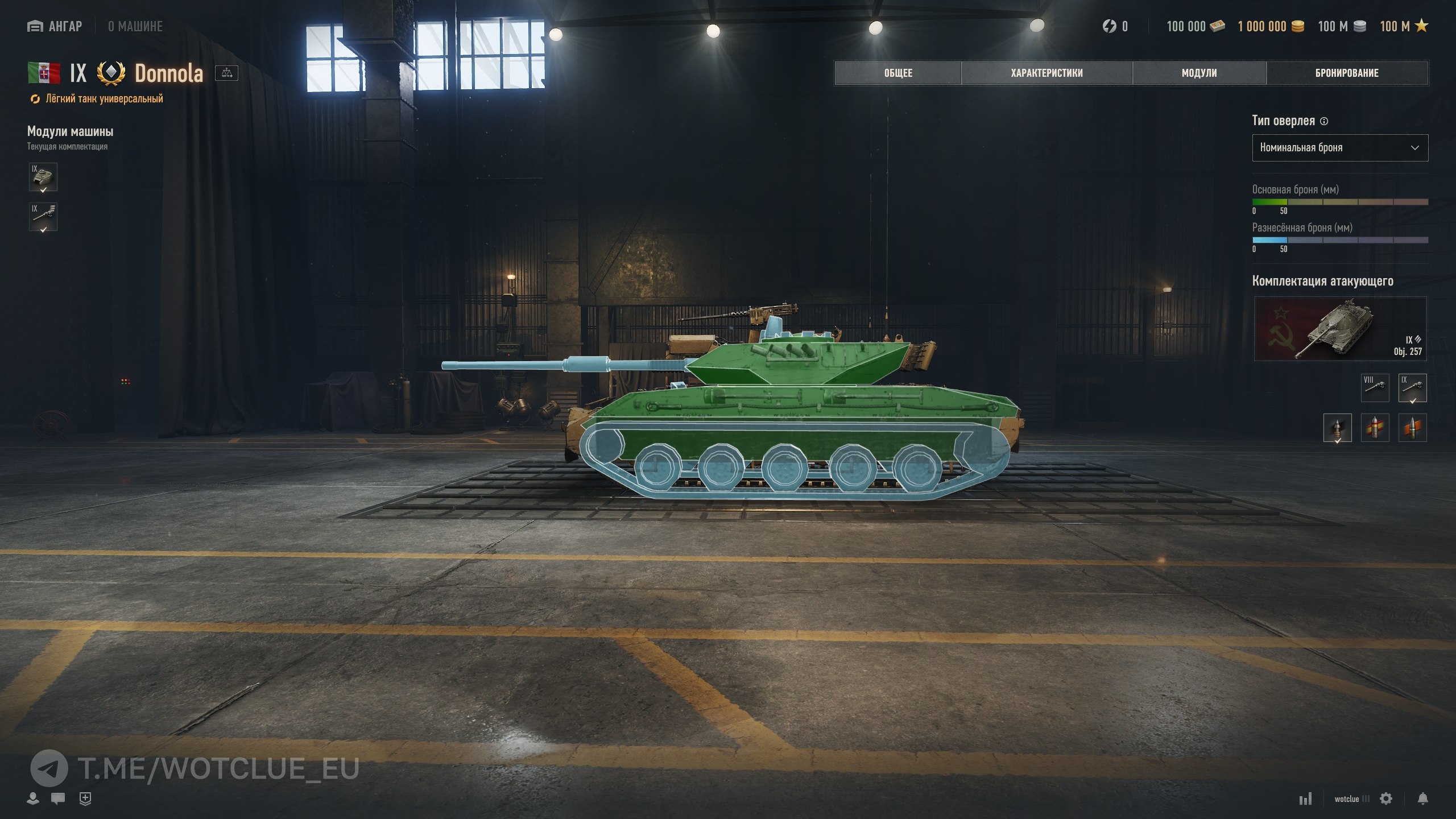Change the attacker vehicle Obj. 257

[x=1340, y=329]
